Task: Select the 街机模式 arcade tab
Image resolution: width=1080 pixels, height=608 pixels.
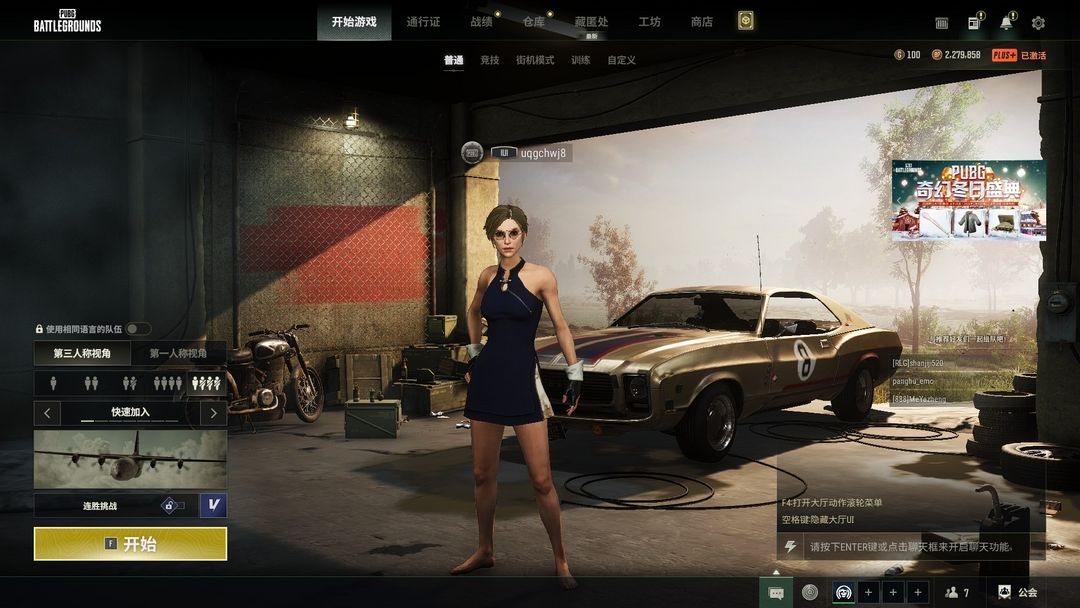Action: 535,60
